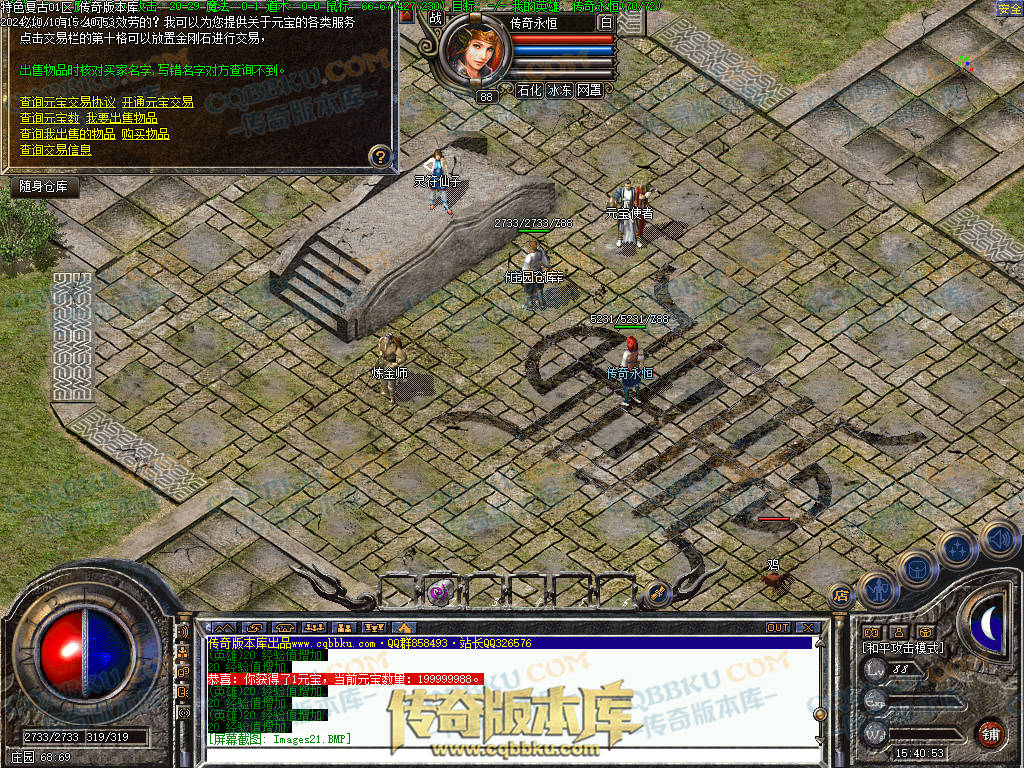The height and width of the screenshot is (768, 1024).
Task: Click the OUT button above chat
Action: 777,628
